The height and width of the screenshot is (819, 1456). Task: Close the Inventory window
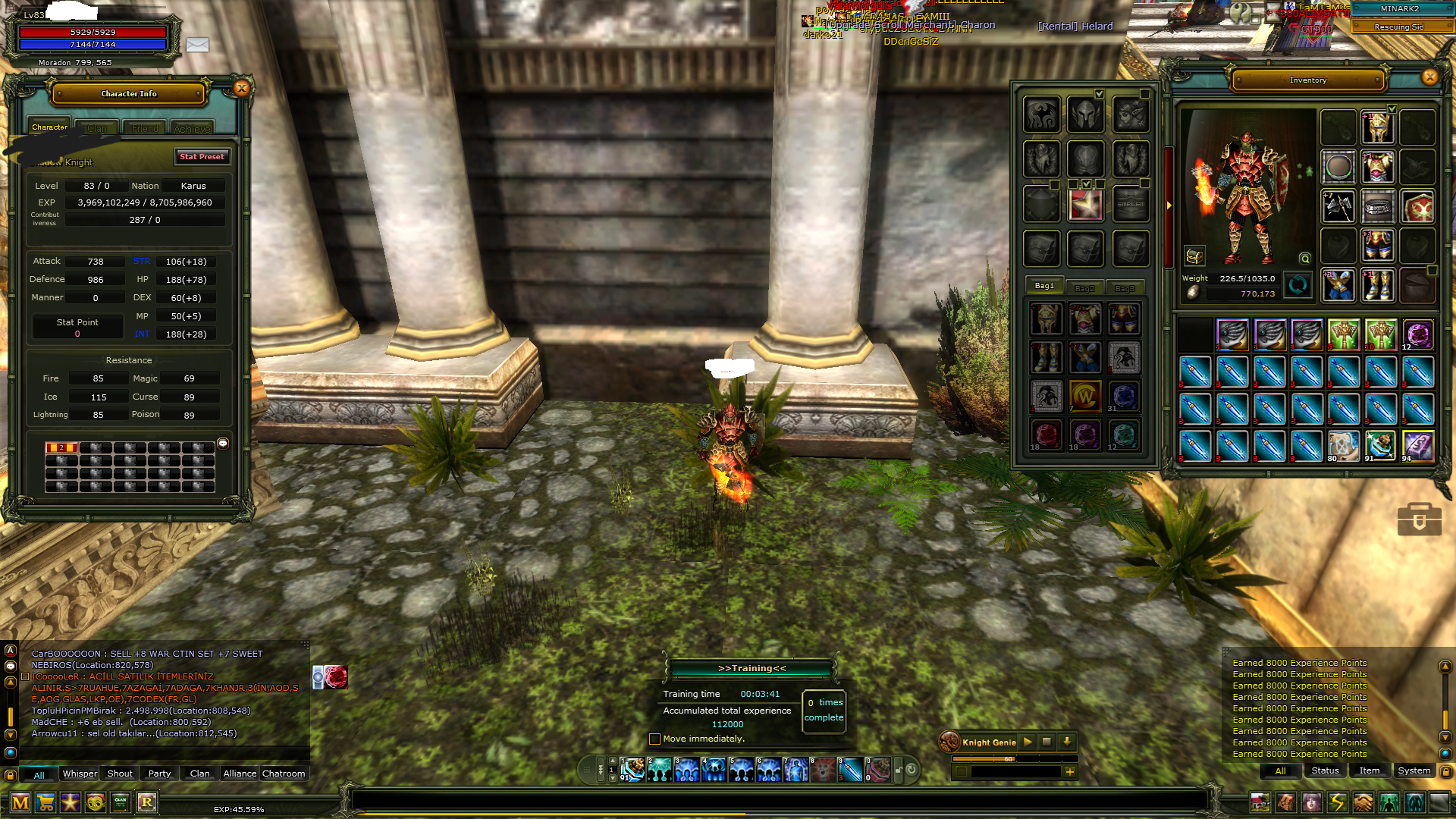click(1429, 77)
